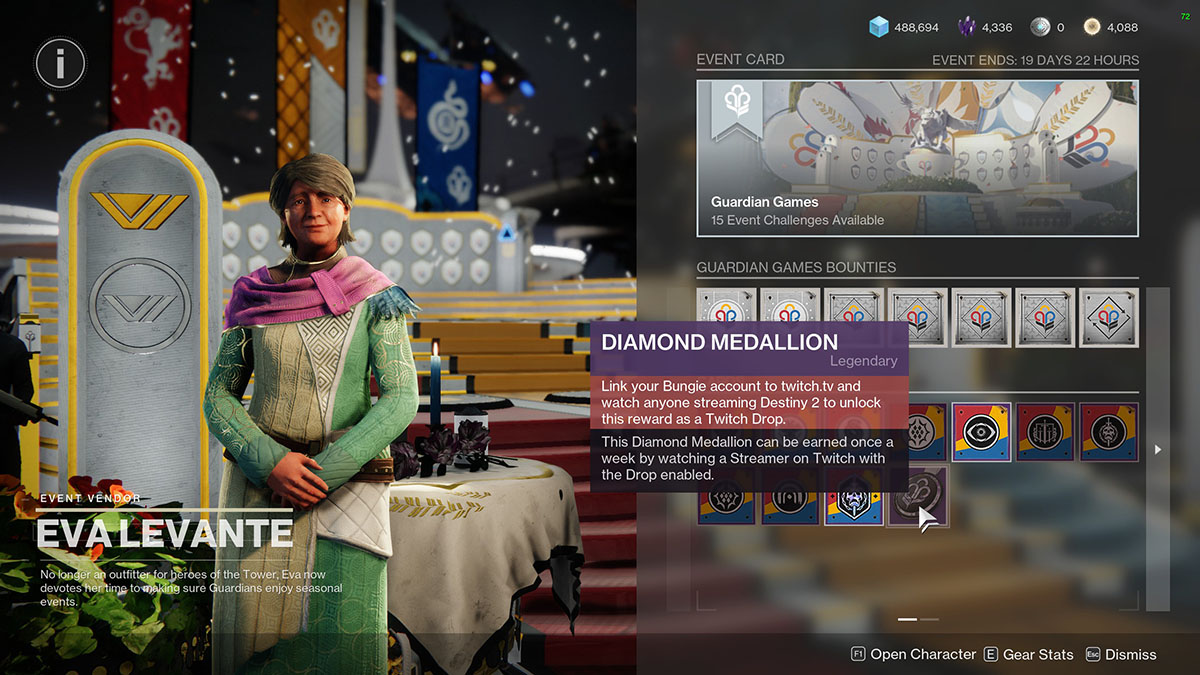Select the Diamond Medallion item

[918, 496]
